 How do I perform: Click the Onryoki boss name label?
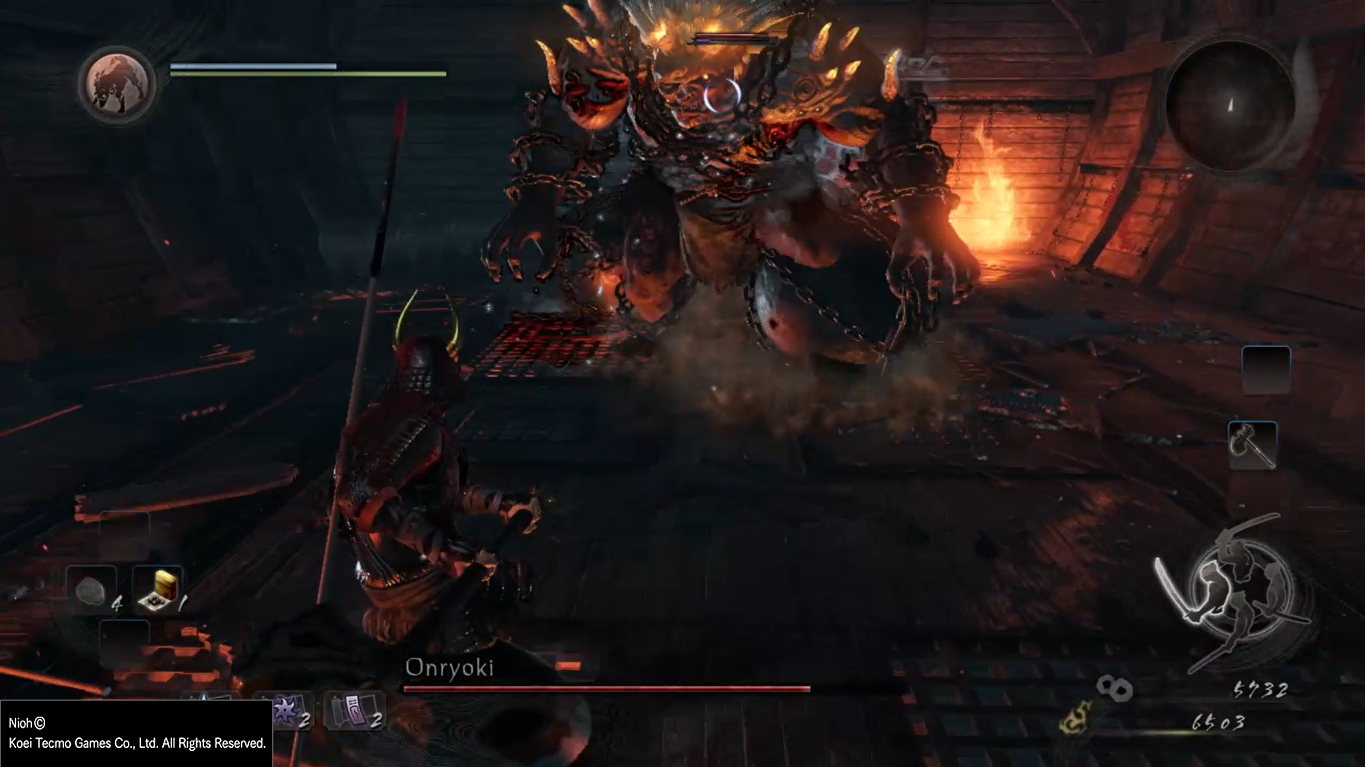[x=450, y=668]
